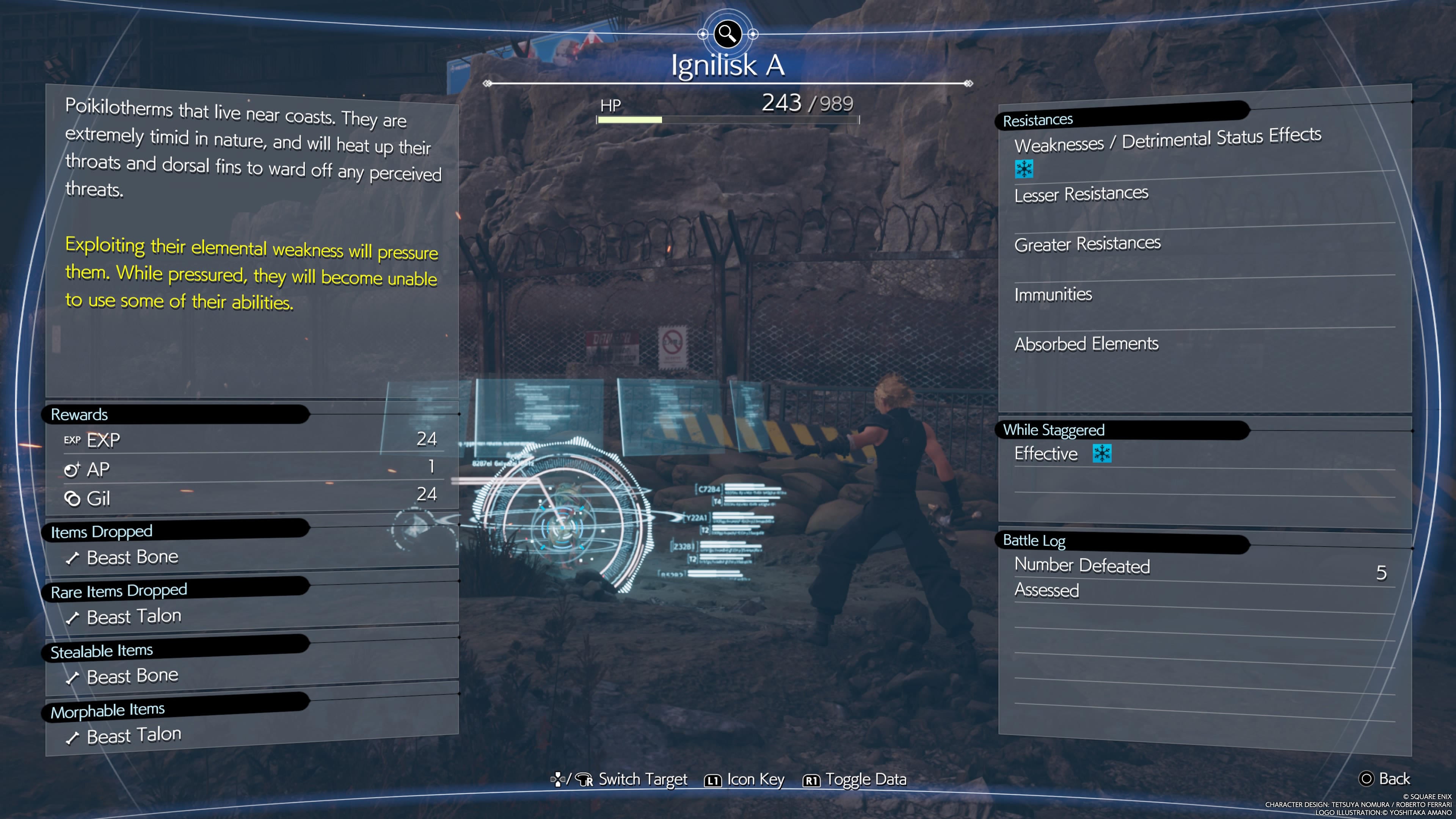Select the Back option

click(1385, 779)
